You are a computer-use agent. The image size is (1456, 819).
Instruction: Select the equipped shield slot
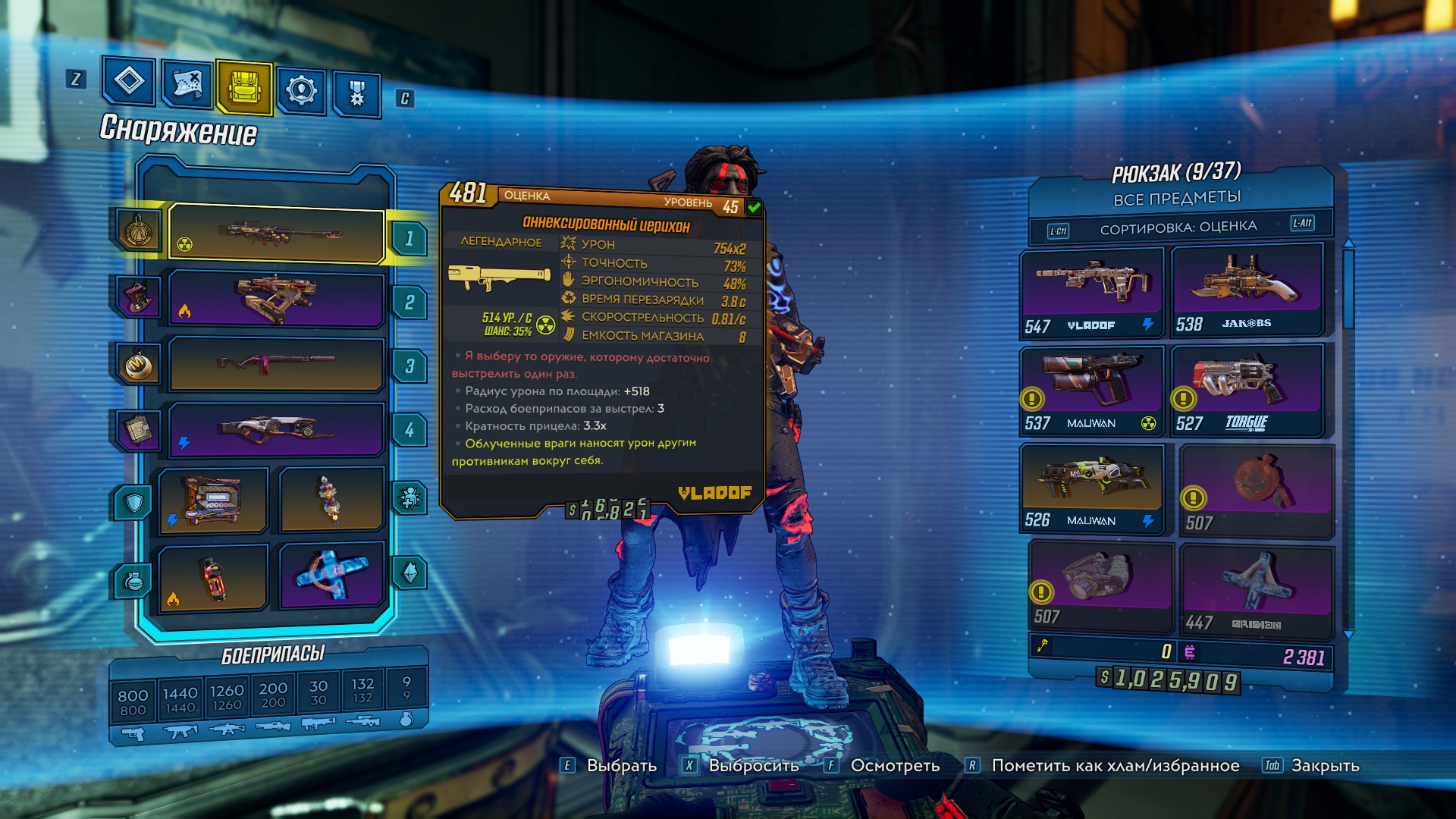click(214, 500)
